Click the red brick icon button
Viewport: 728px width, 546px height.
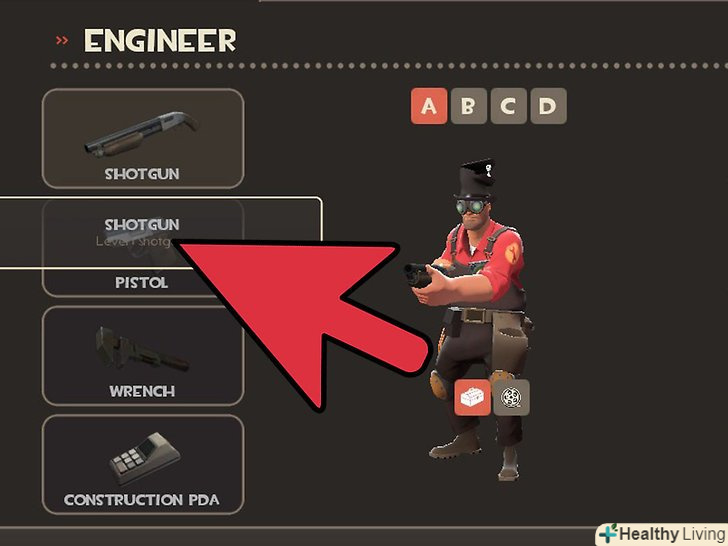tap(472, 397)
